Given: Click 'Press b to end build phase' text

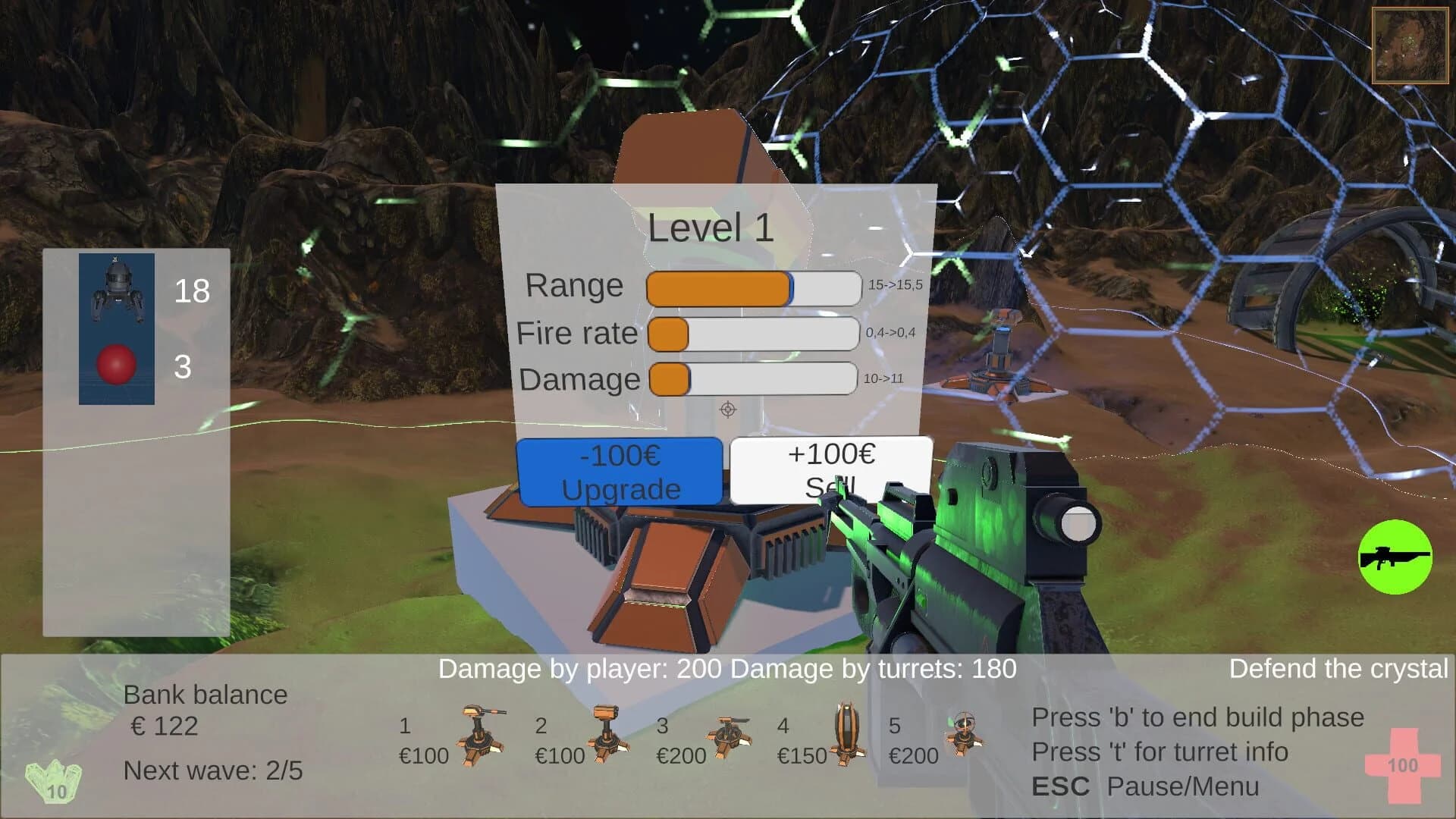Looking at the screenshot, I should click(1197, 717).
